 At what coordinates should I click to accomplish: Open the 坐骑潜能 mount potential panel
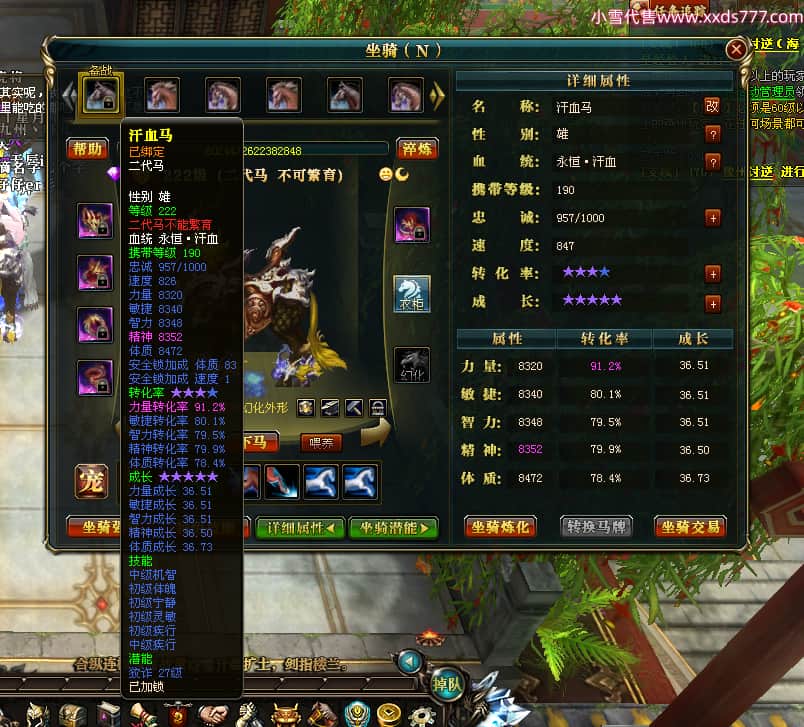[x=394, y=527]
